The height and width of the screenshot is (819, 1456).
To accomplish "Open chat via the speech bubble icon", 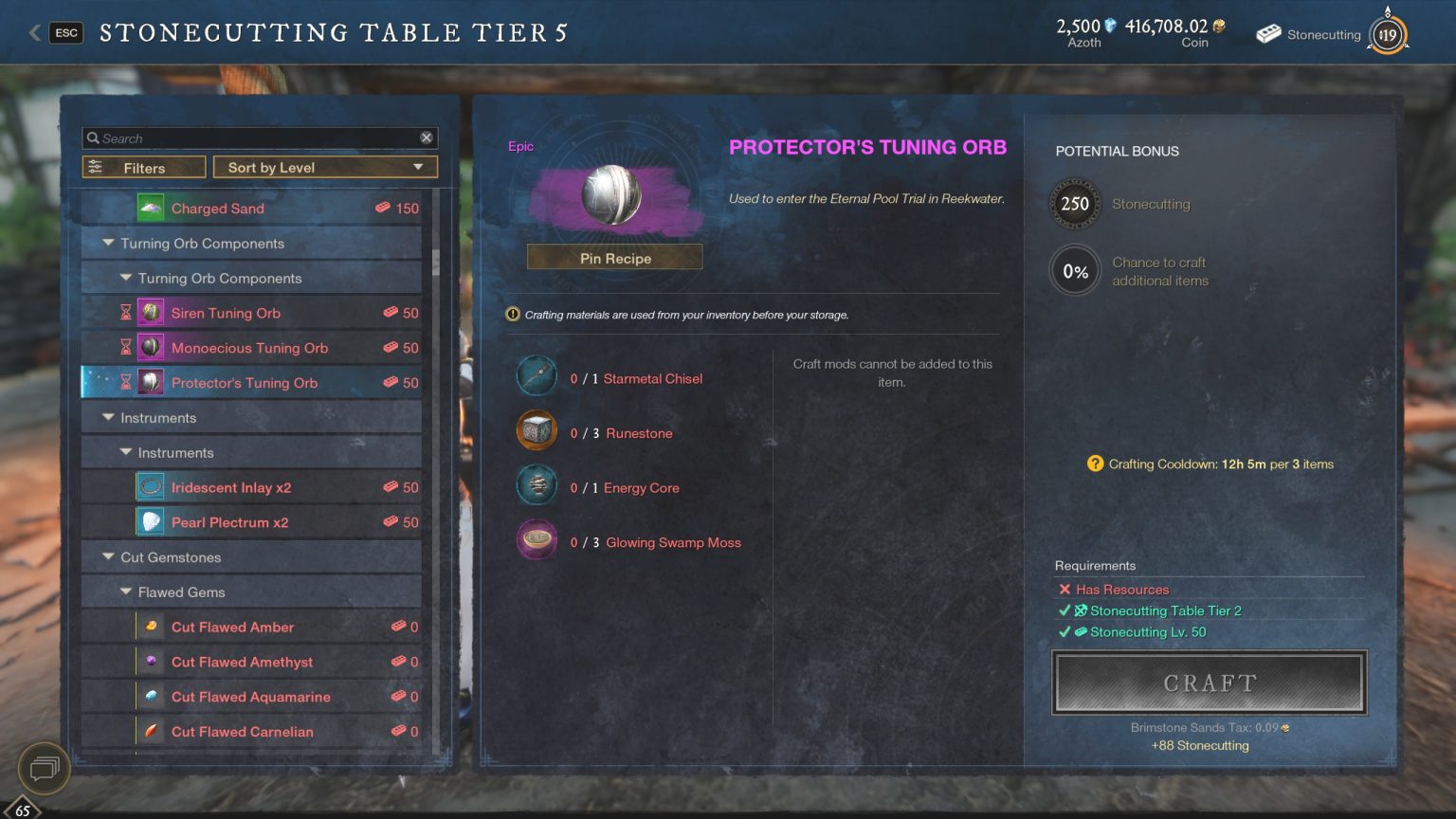I will pos(42,769).
